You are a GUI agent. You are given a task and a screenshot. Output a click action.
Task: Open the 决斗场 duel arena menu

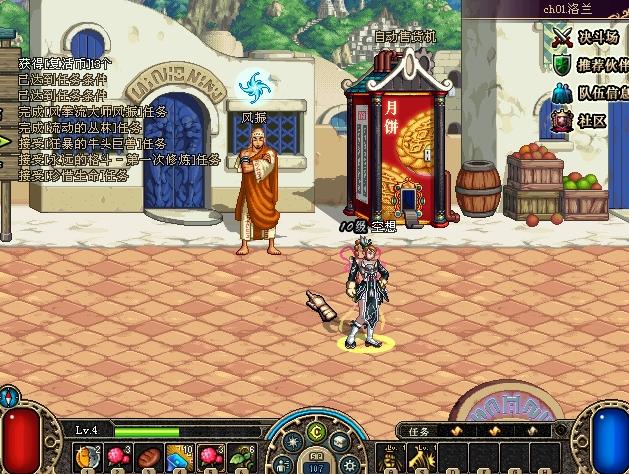pos(588,37)
